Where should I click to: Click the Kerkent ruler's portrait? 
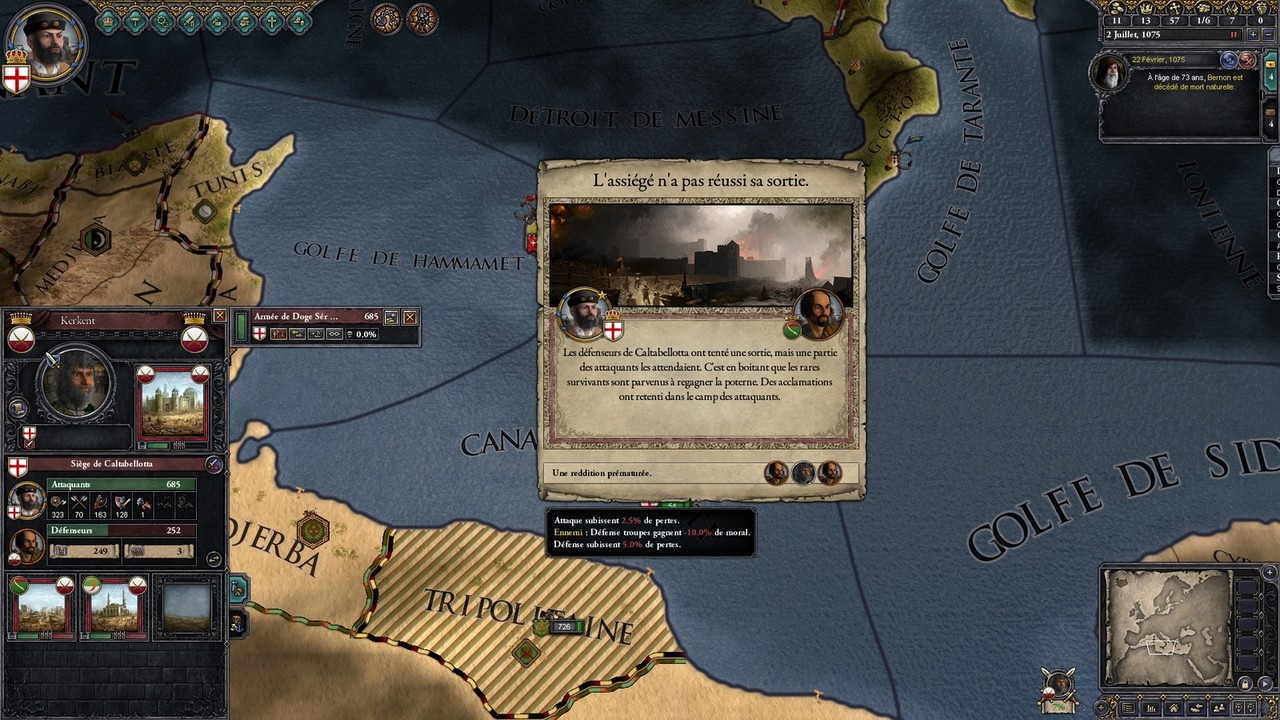pyautogui.click(x=75, y=383)
